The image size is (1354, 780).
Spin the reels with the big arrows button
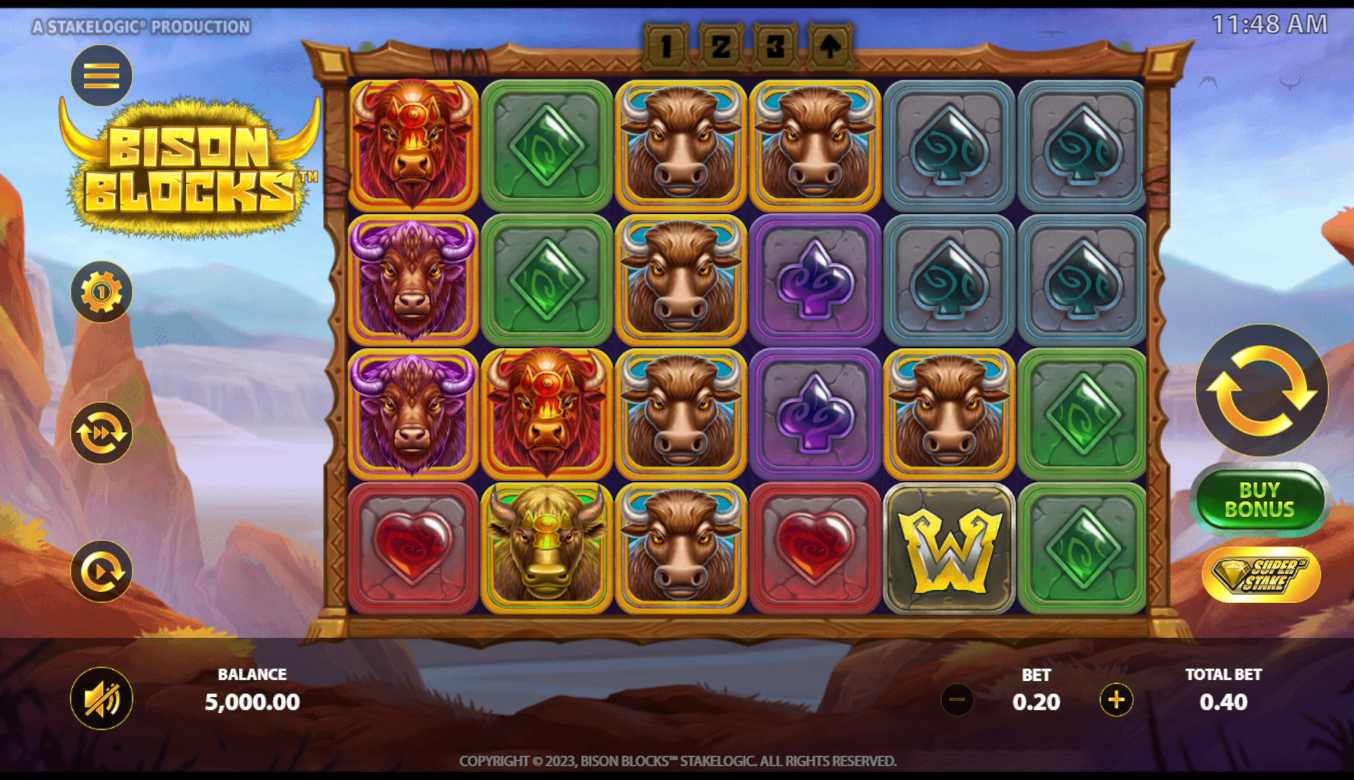(1261, 391)
